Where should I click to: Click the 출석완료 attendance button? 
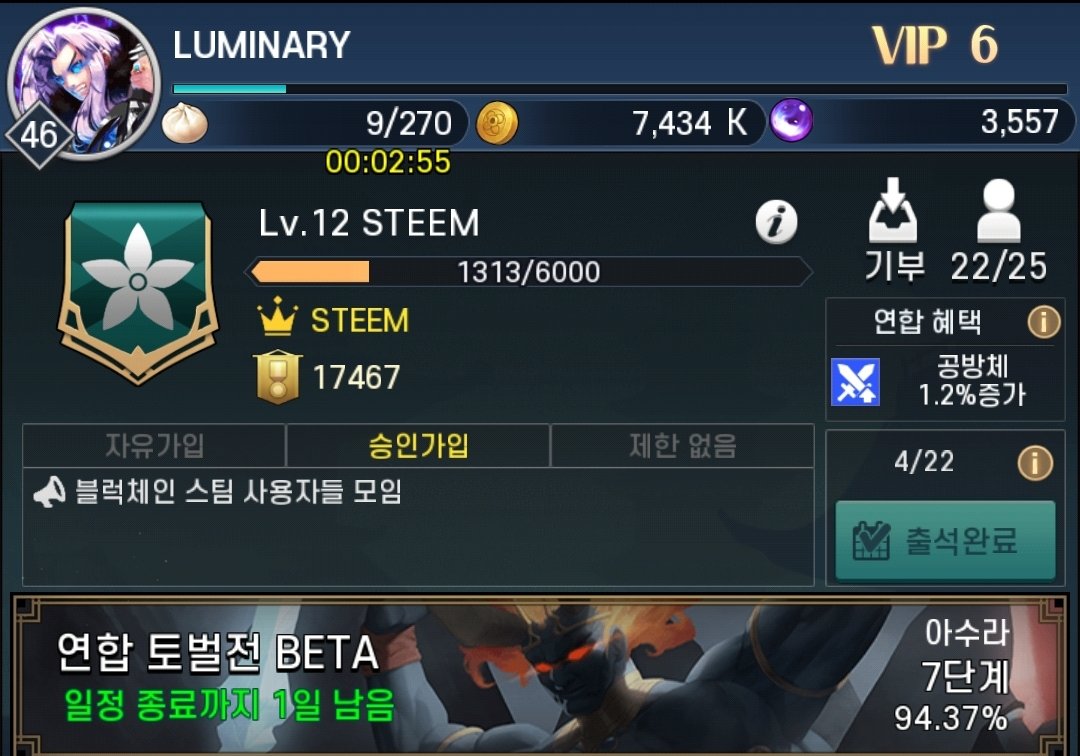945,541
